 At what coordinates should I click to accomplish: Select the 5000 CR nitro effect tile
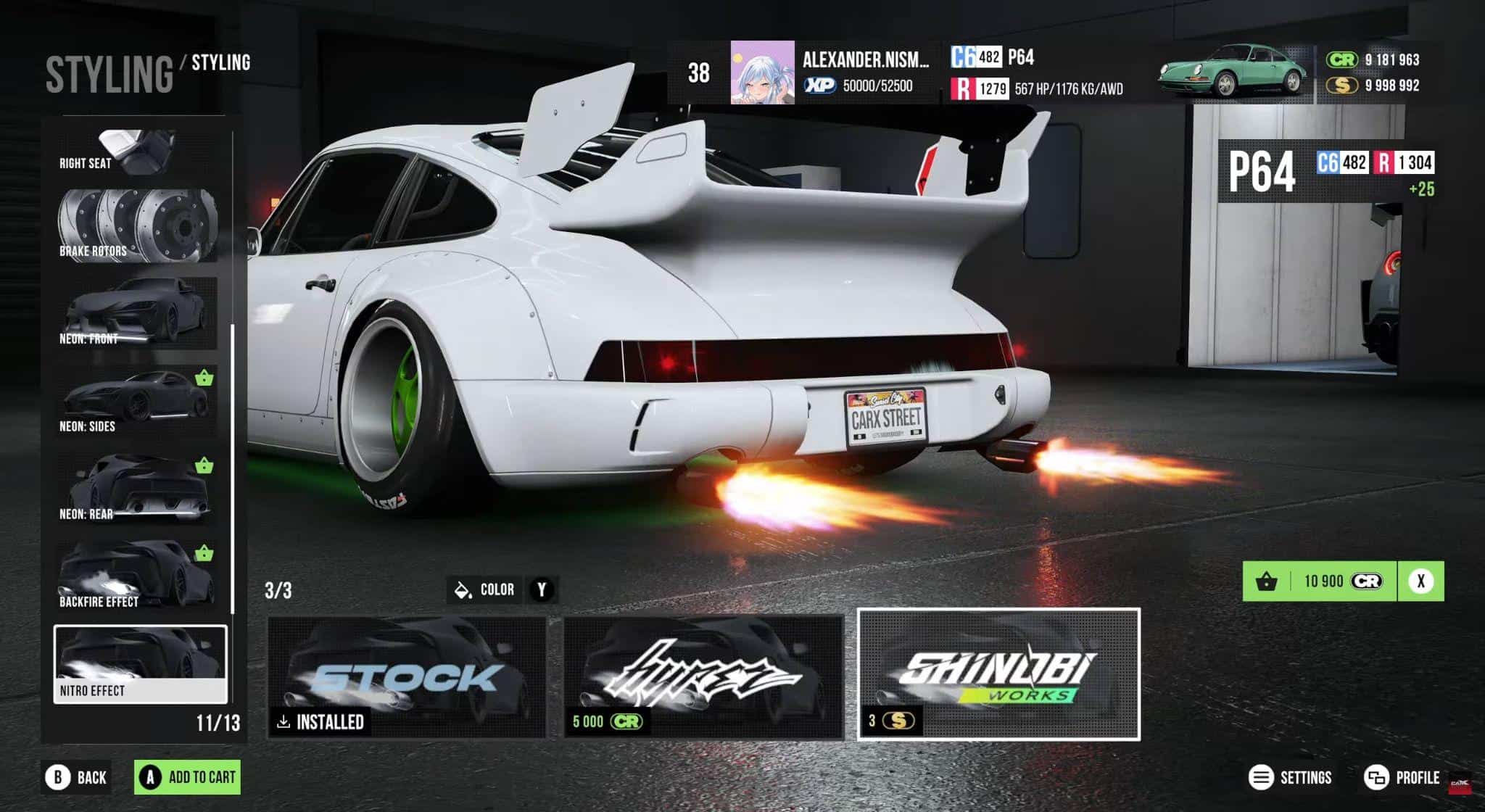[x=703, y=676]
